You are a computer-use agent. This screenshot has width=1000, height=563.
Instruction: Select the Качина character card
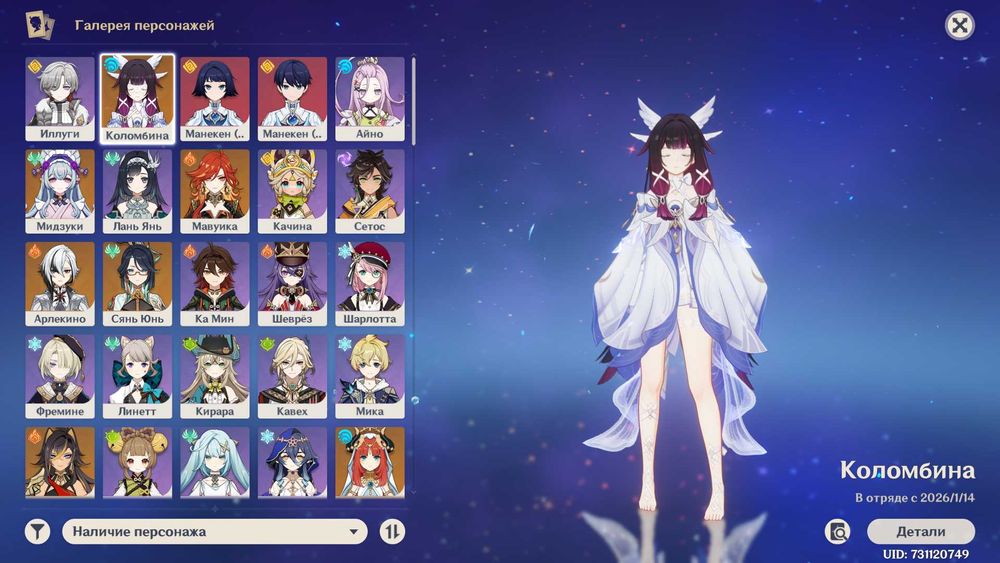tap(292, 192)
